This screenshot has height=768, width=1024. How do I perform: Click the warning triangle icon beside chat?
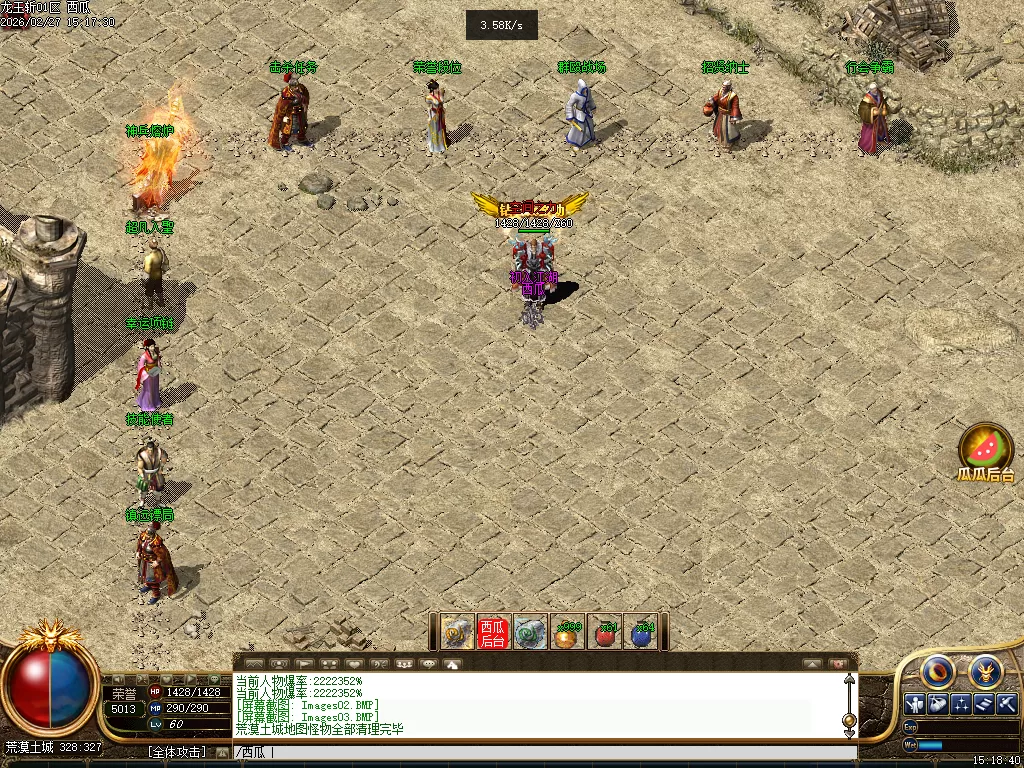coord(452,663)
